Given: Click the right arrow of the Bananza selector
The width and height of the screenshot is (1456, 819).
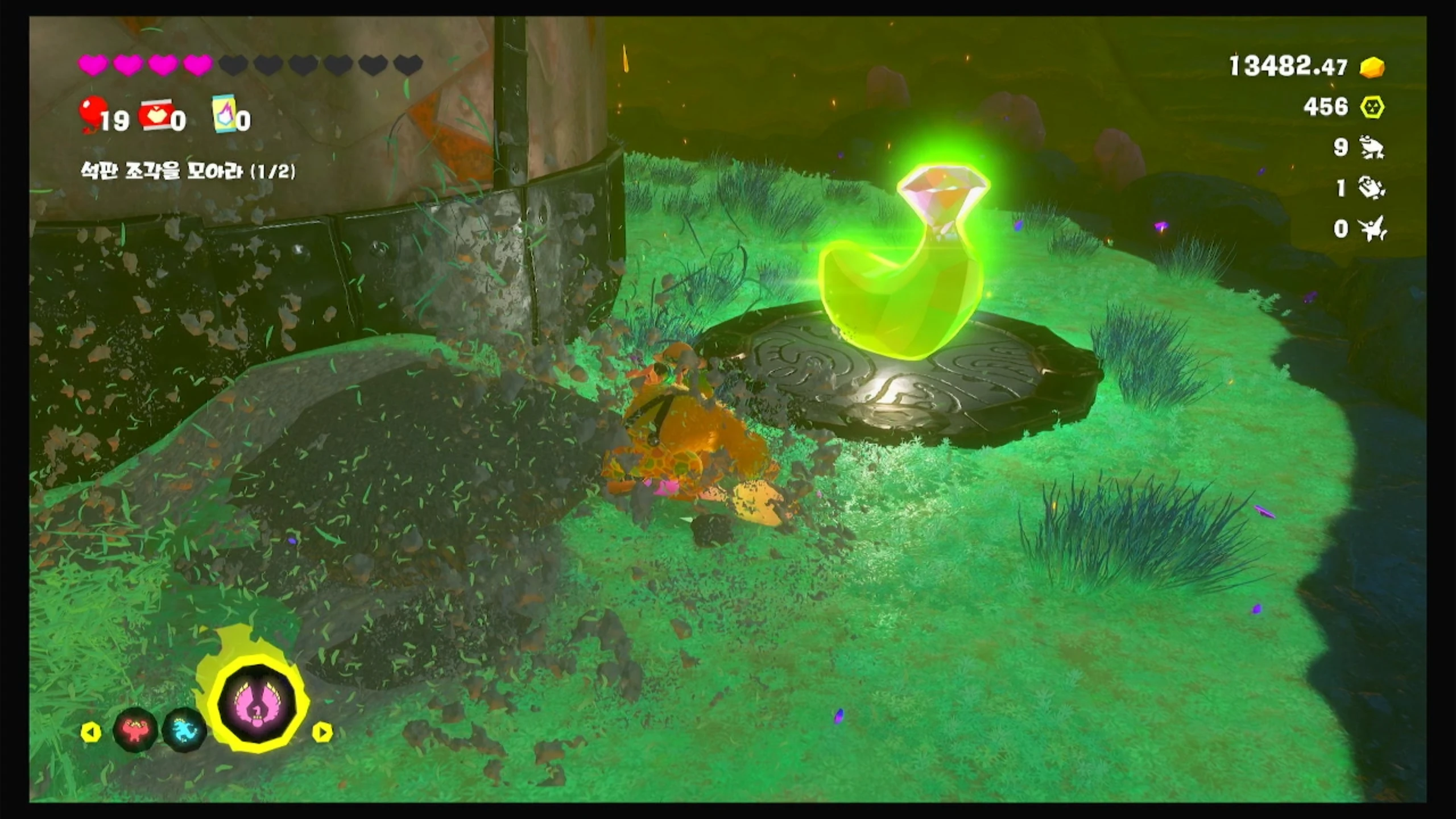Looking at the screenshot, I should click(x=322, y=732).
